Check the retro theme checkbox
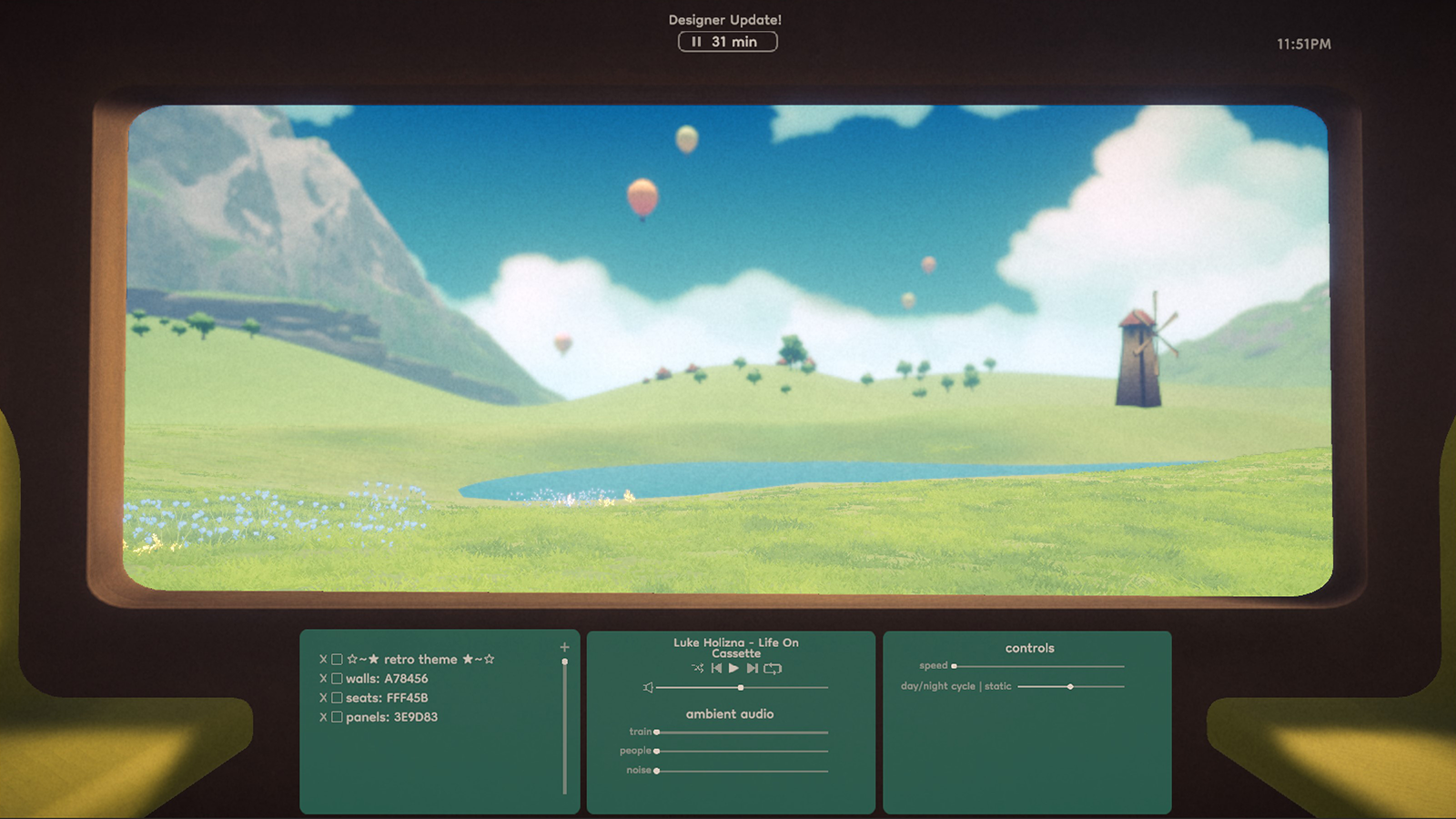 tap(337, 659)
